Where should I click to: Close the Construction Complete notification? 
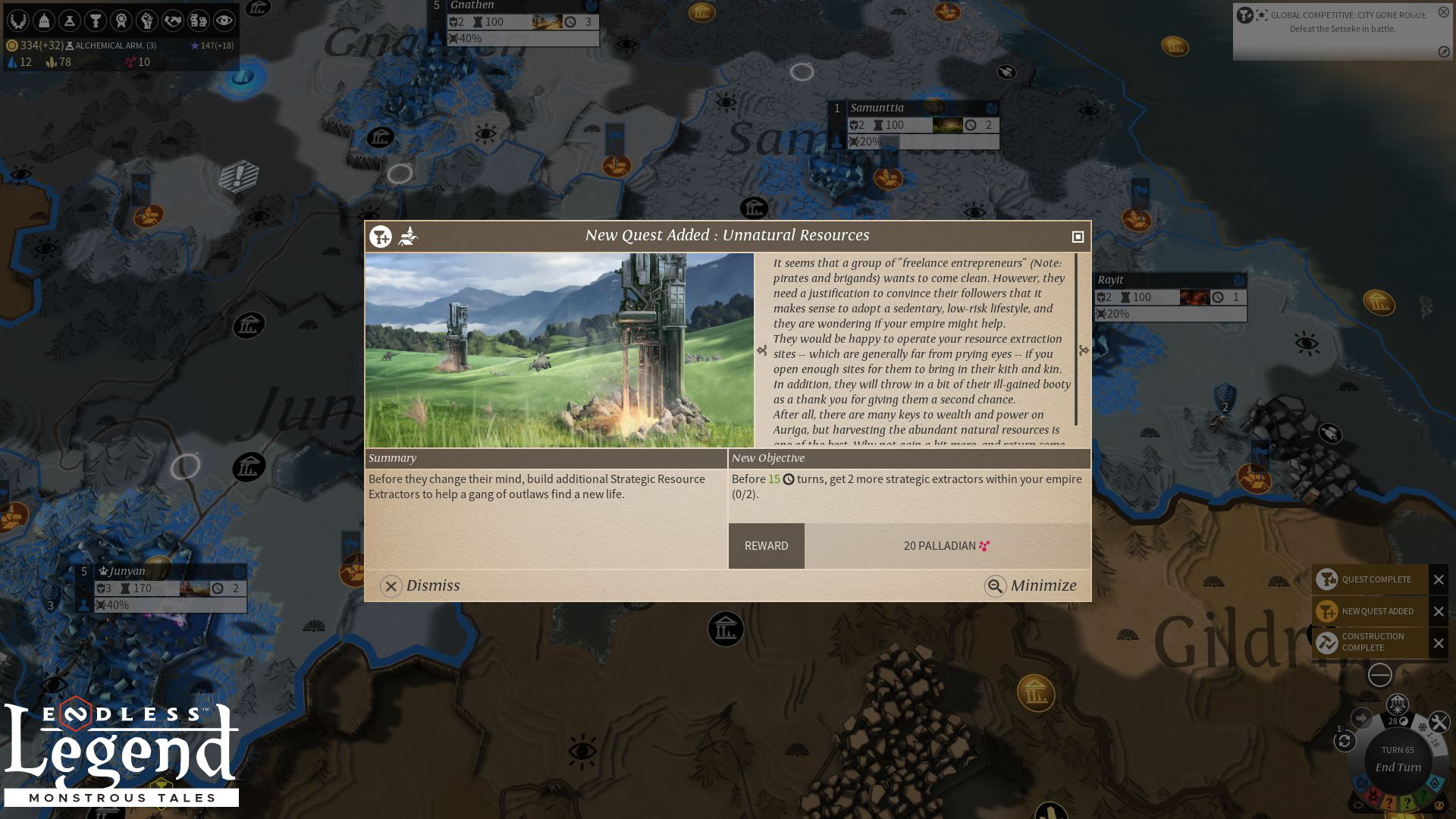pos(1439,644)
